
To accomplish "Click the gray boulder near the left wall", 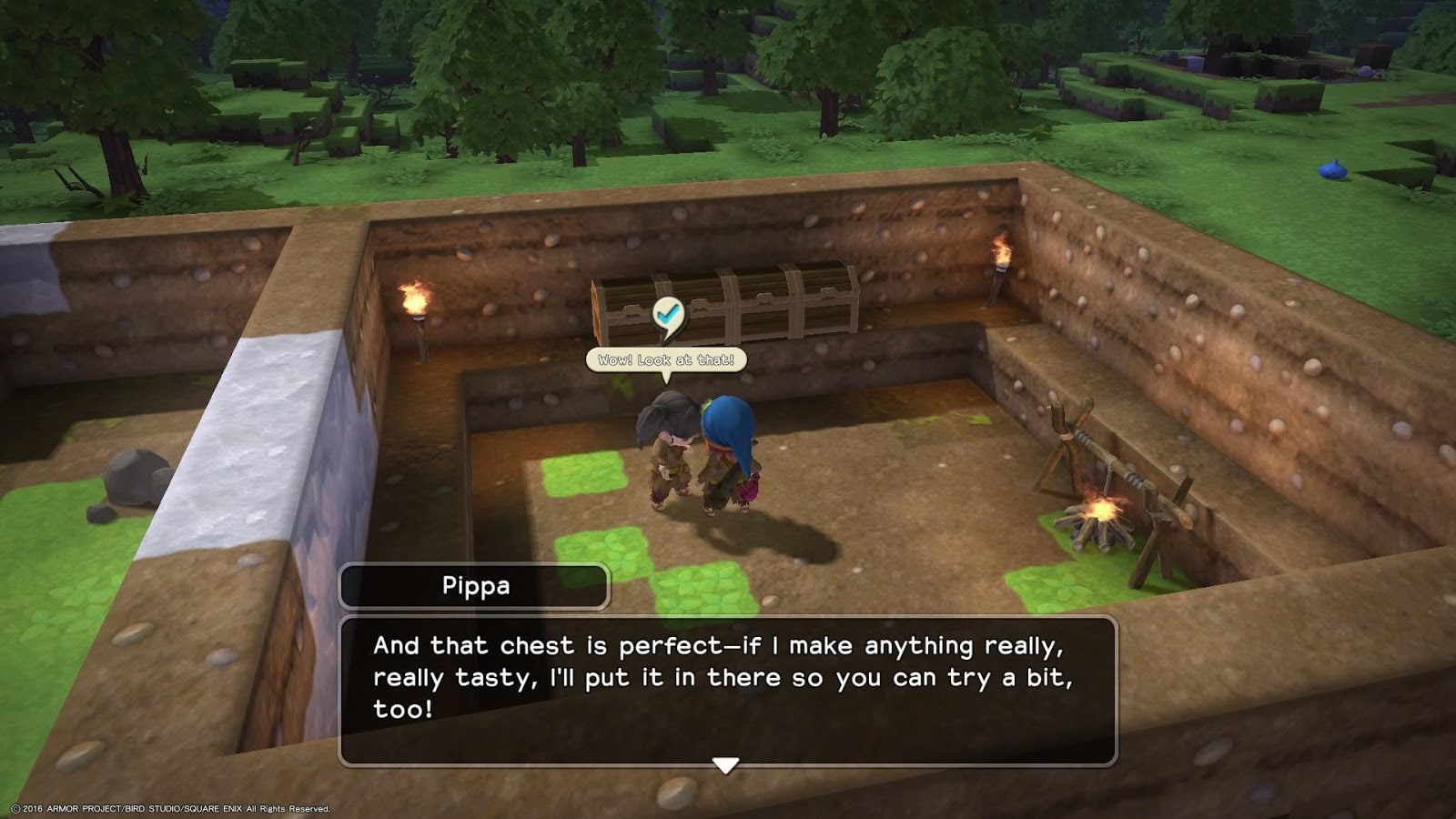I will click(x=135, y=478).
